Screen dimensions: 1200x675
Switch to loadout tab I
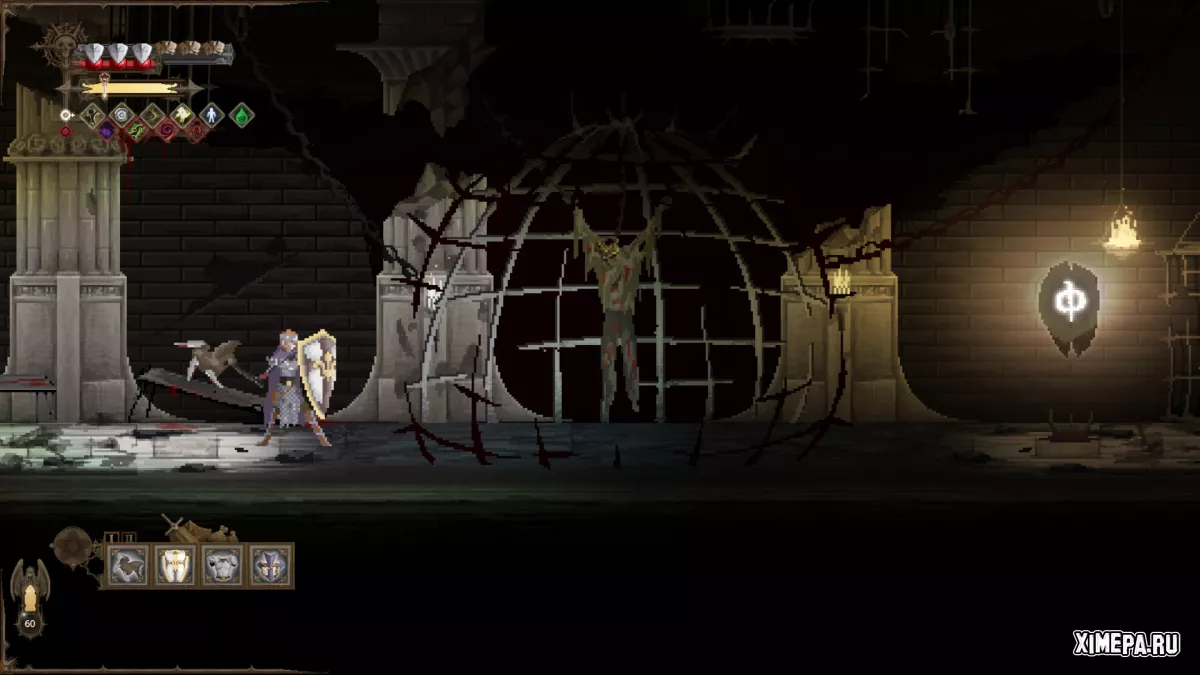[110, 538]
